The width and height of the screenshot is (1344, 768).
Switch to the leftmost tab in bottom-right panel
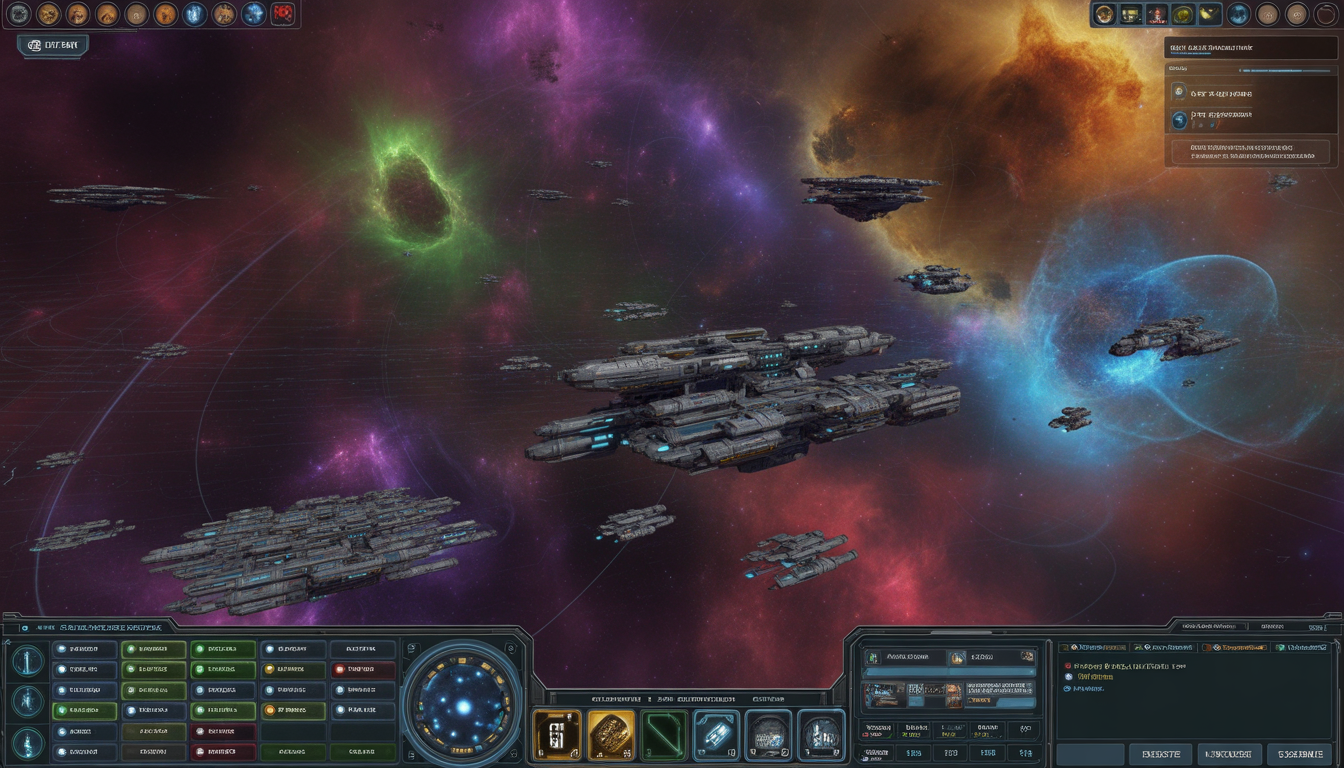[x=1094, y=648]
